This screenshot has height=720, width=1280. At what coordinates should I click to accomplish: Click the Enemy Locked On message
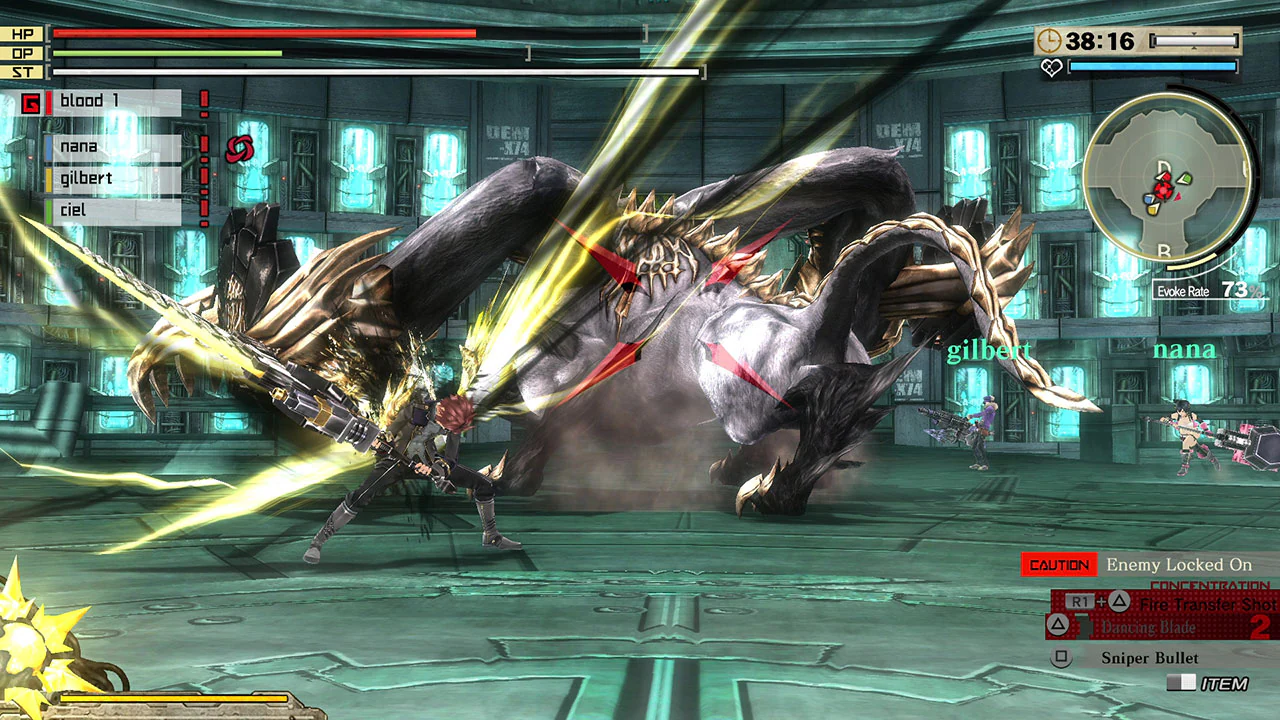tap(1180, 564)
